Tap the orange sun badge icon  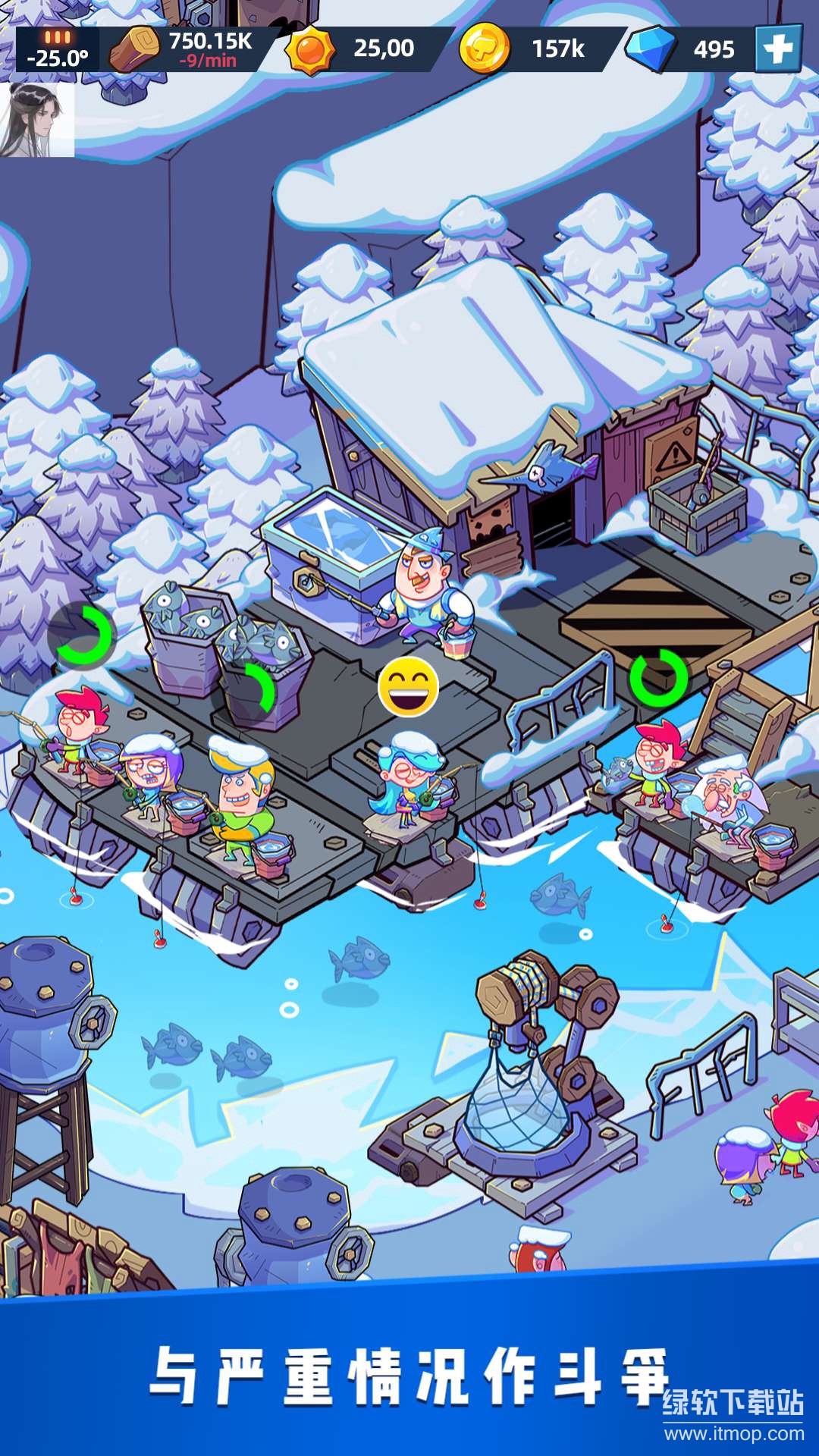pyautogui.click(x=310, y=49)
